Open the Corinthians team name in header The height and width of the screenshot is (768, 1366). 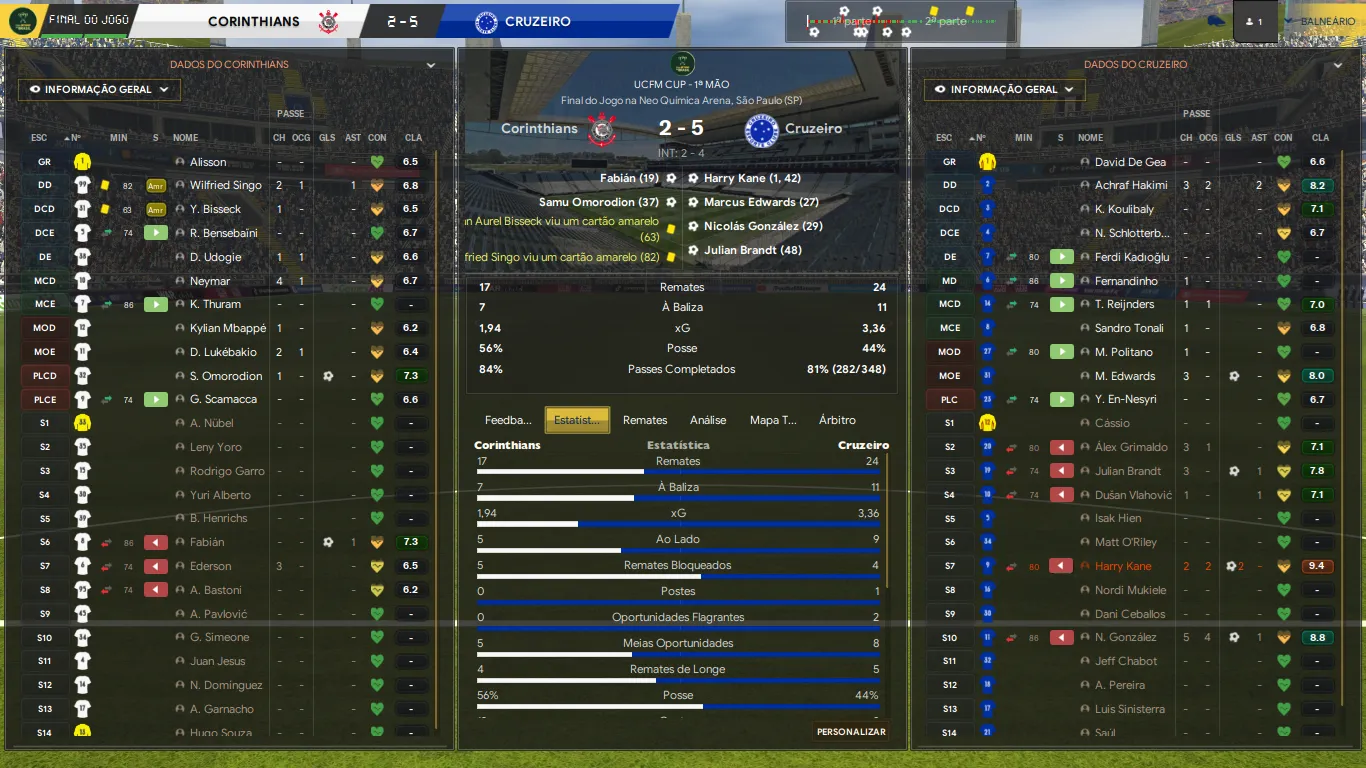click(254, 21)
